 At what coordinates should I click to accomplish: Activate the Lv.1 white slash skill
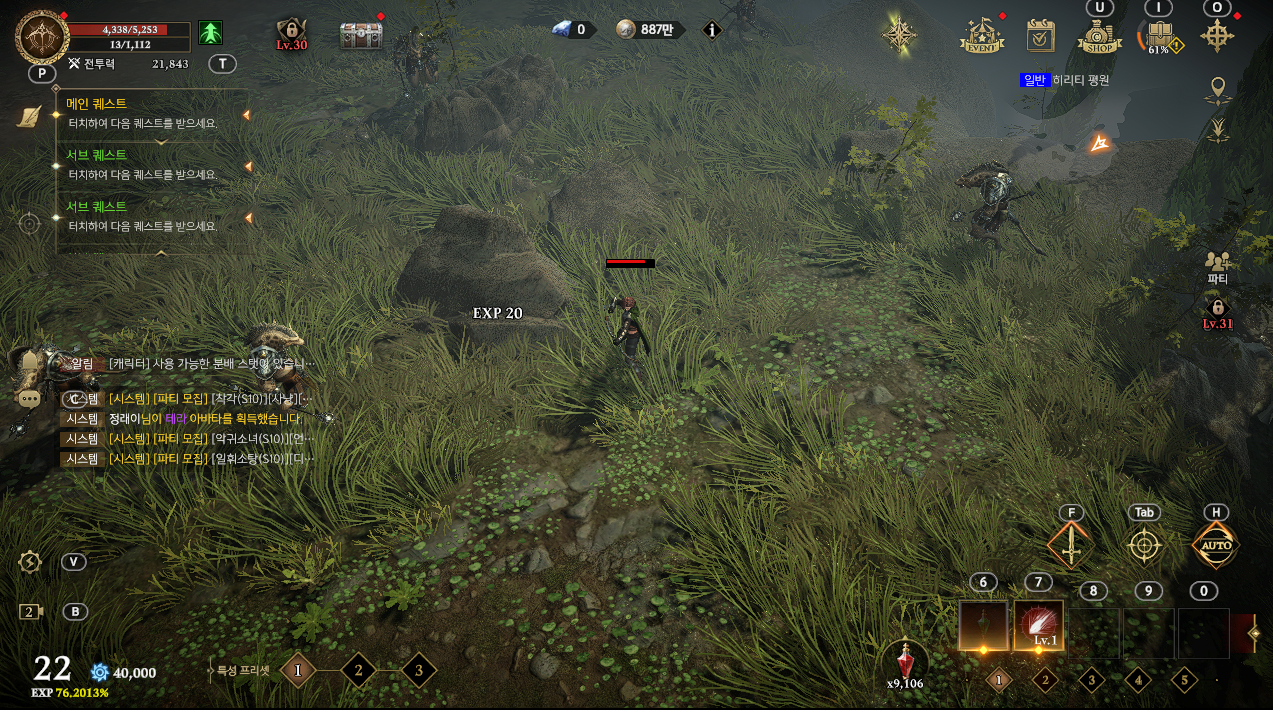(x=1038, y=626)
